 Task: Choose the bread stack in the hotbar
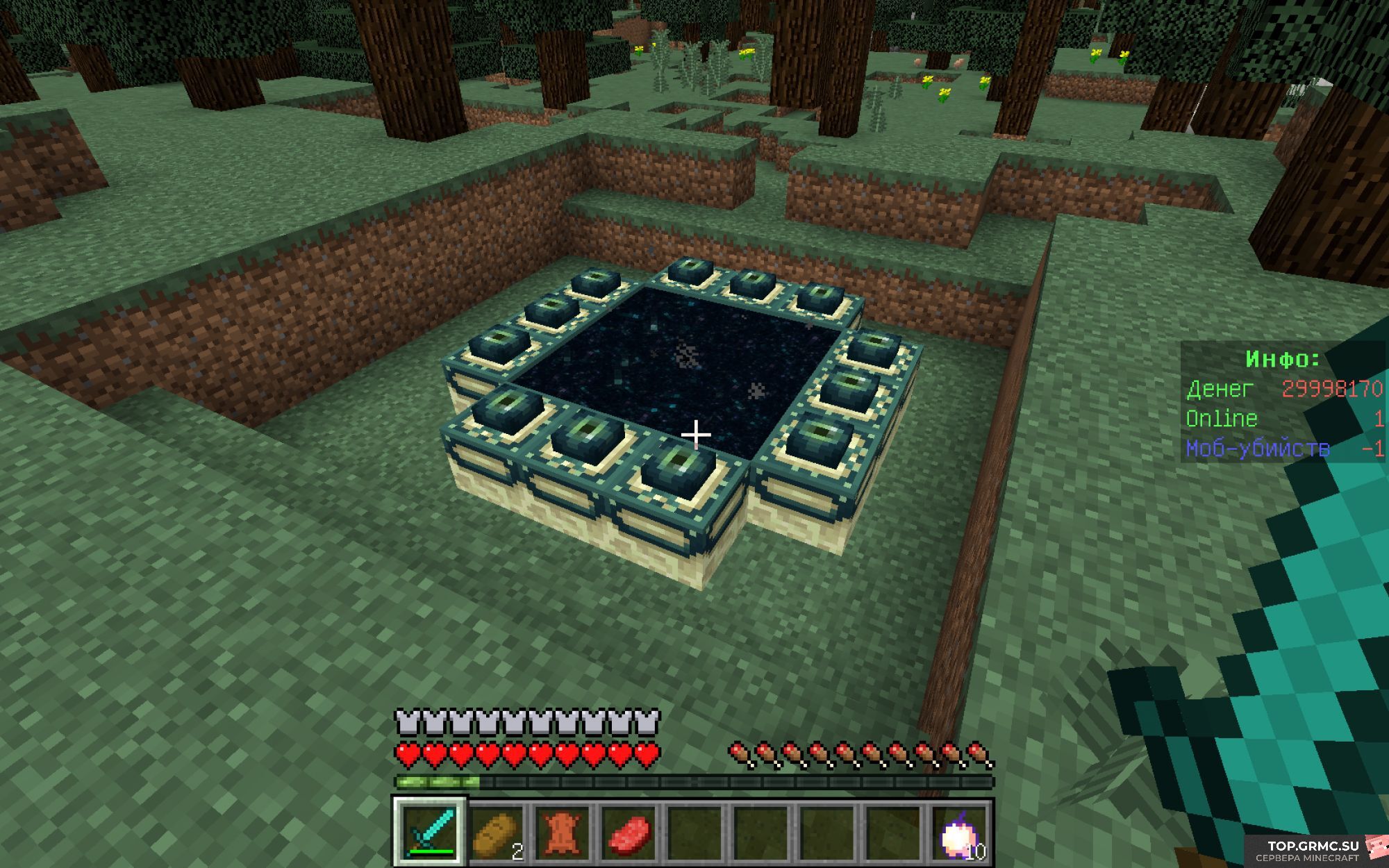pyautogui.click(x=496, y=832)
